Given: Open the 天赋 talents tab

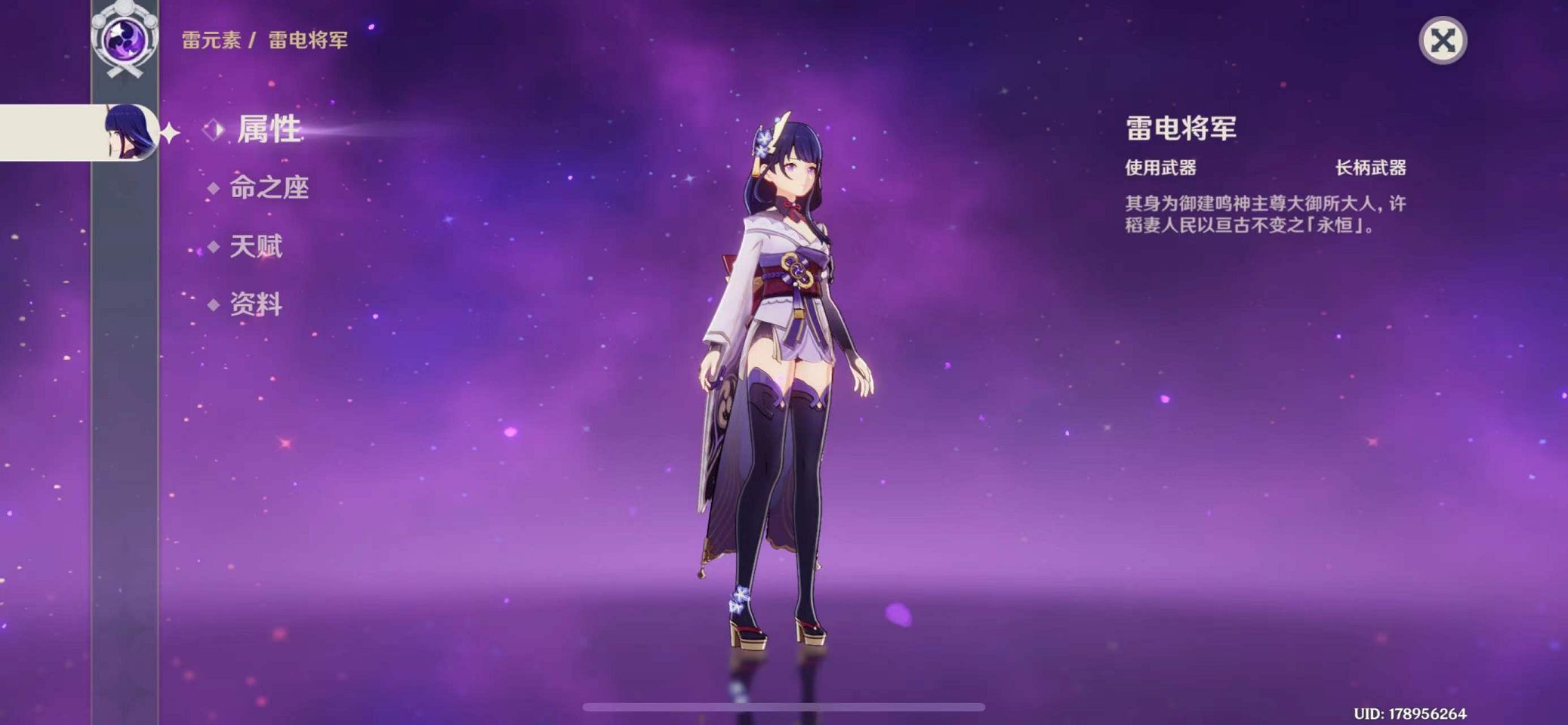Looking at the screenshot, I should pyautogui.click(x=255, y=246).
